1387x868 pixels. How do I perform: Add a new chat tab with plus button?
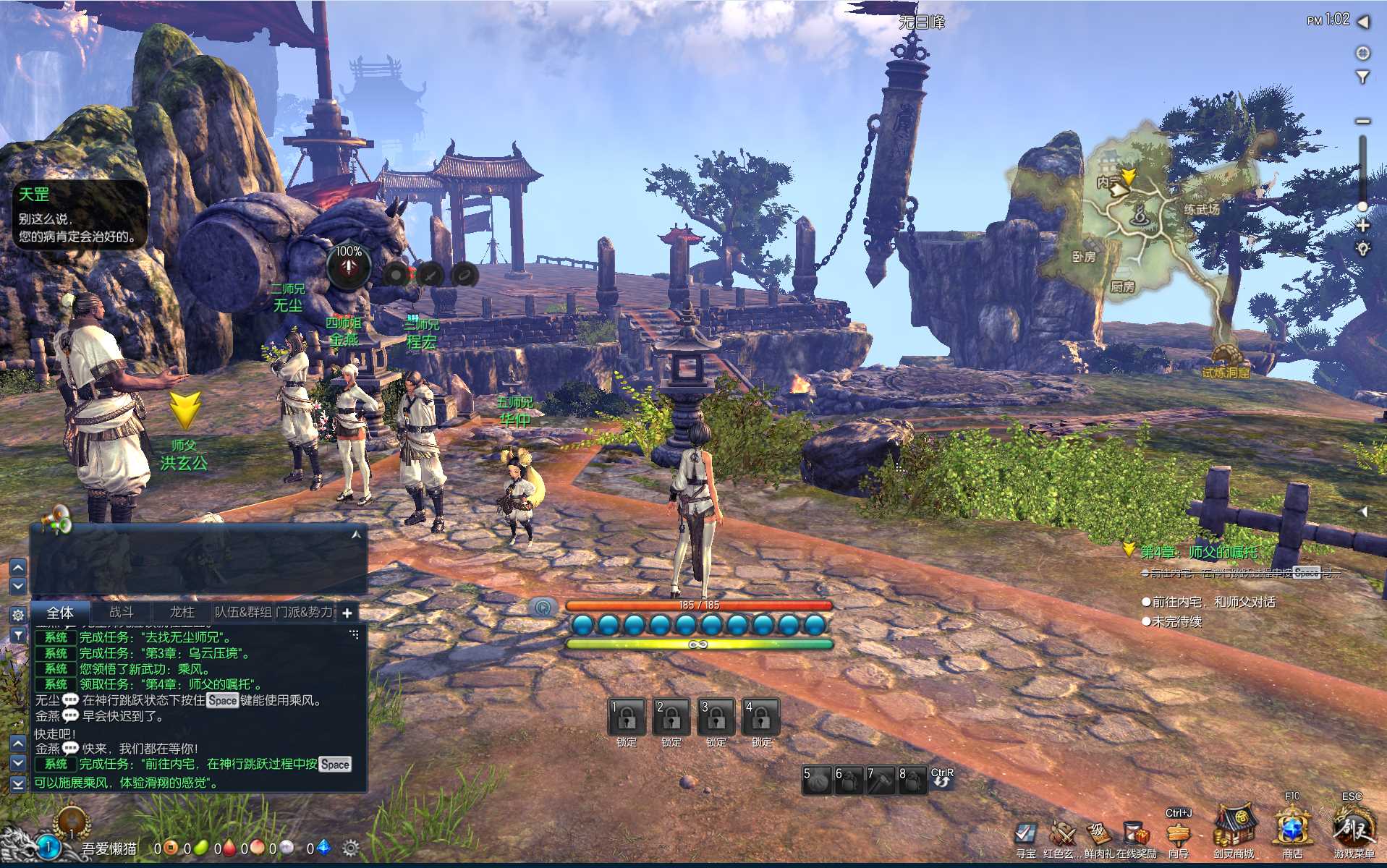click(x=347, y=613)
